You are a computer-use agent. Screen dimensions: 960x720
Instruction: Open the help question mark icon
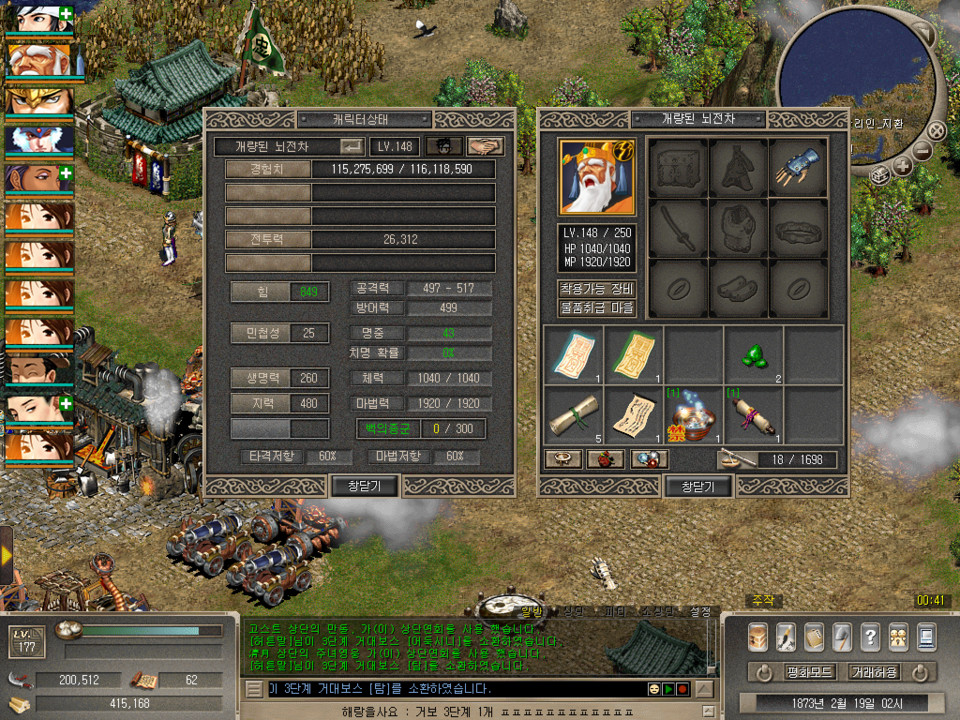click(870, 635)
